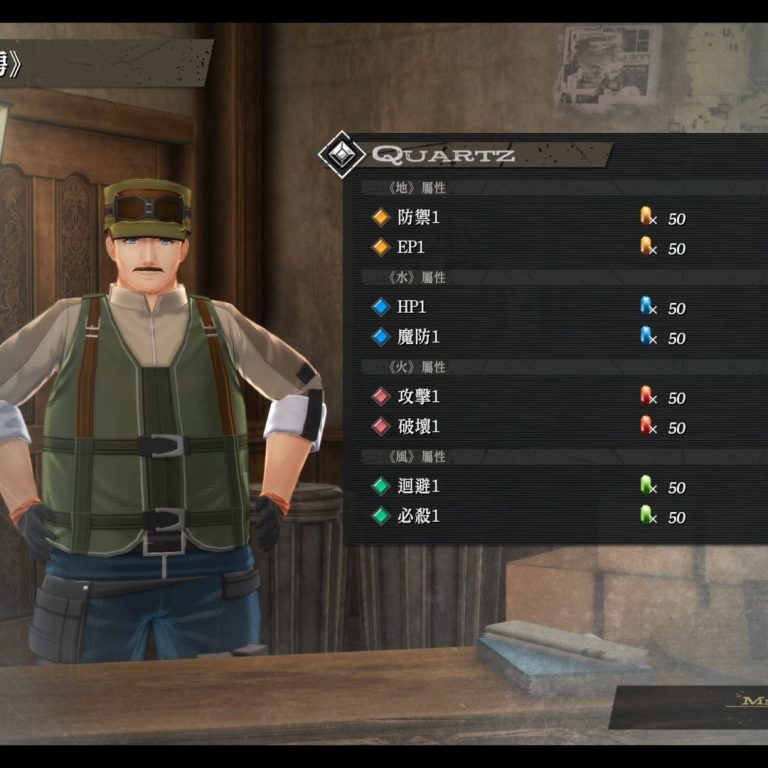Select the 魔防1 quartz entry
Viewport: 768px width, 768px height.
[x=419, y=337]
